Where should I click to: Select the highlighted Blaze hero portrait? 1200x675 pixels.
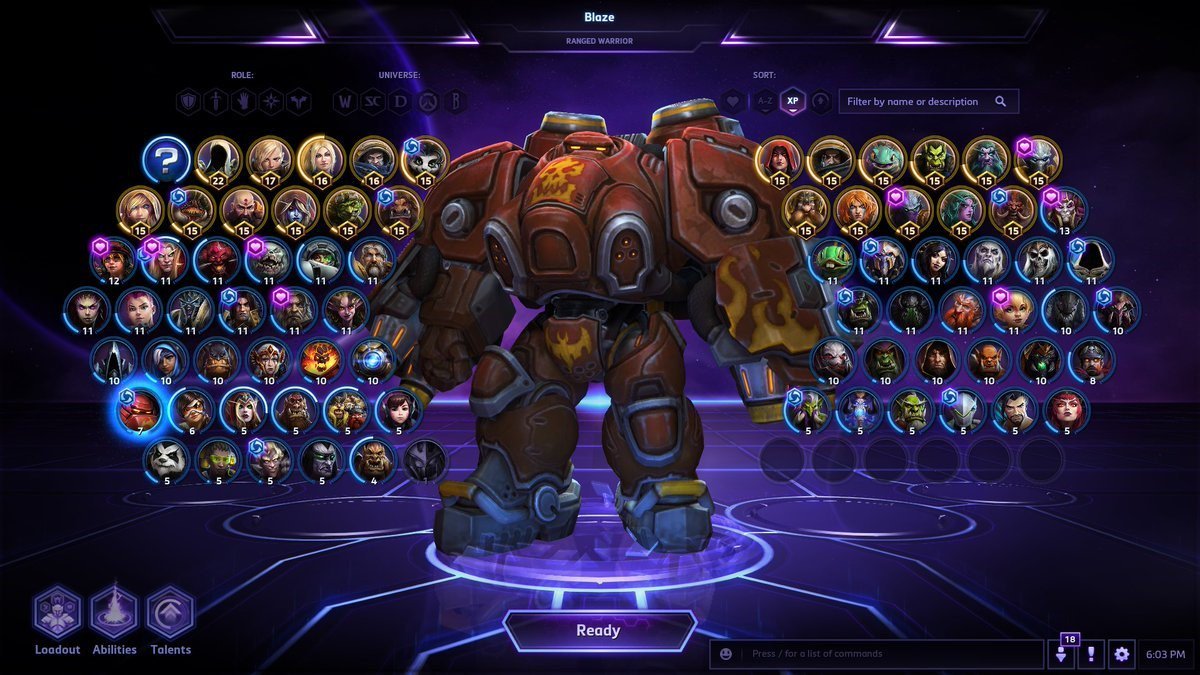[x=139, y=412]
